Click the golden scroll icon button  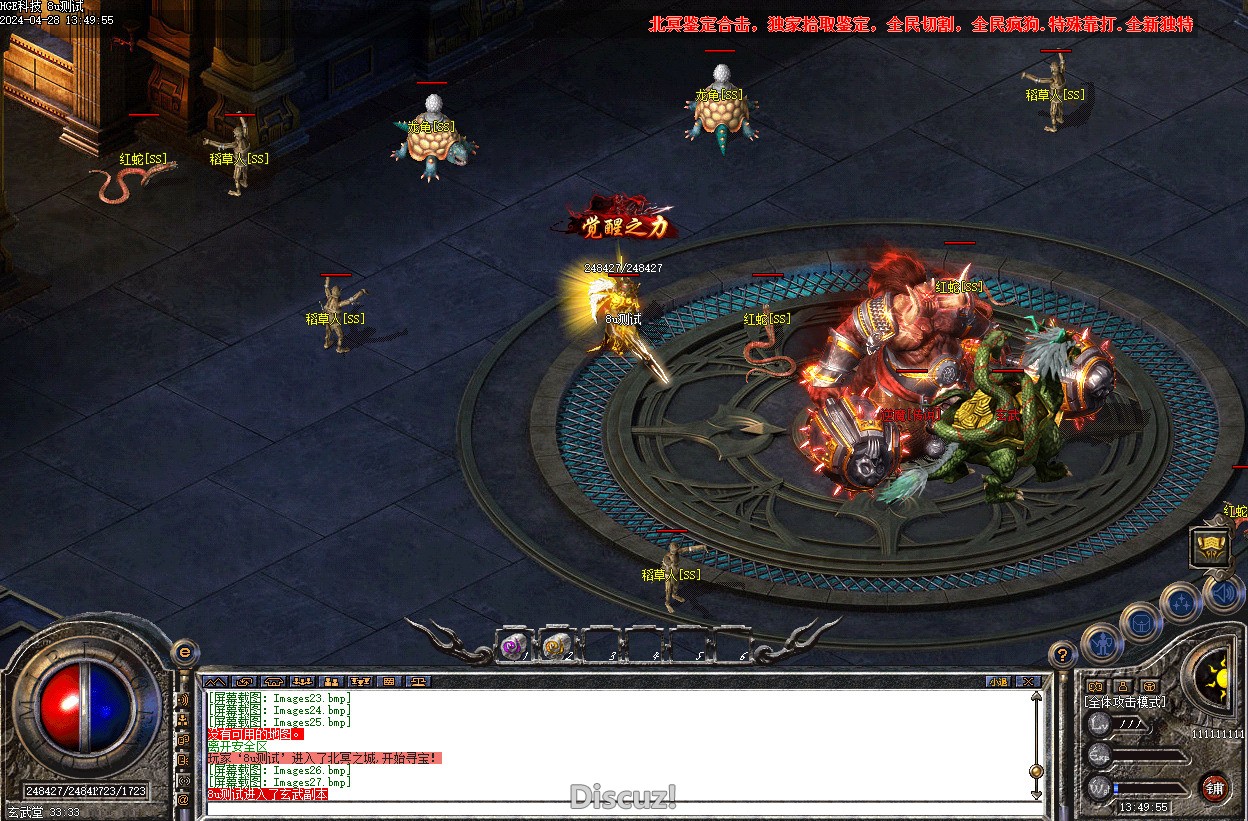click(x=1208, y=547)
